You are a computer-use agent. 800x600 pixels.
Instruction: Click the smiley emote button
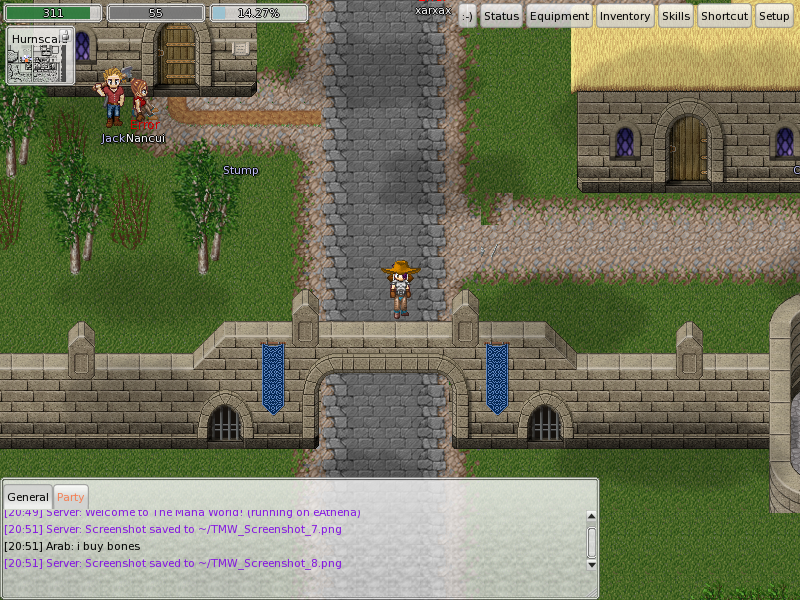click(467, 16)
